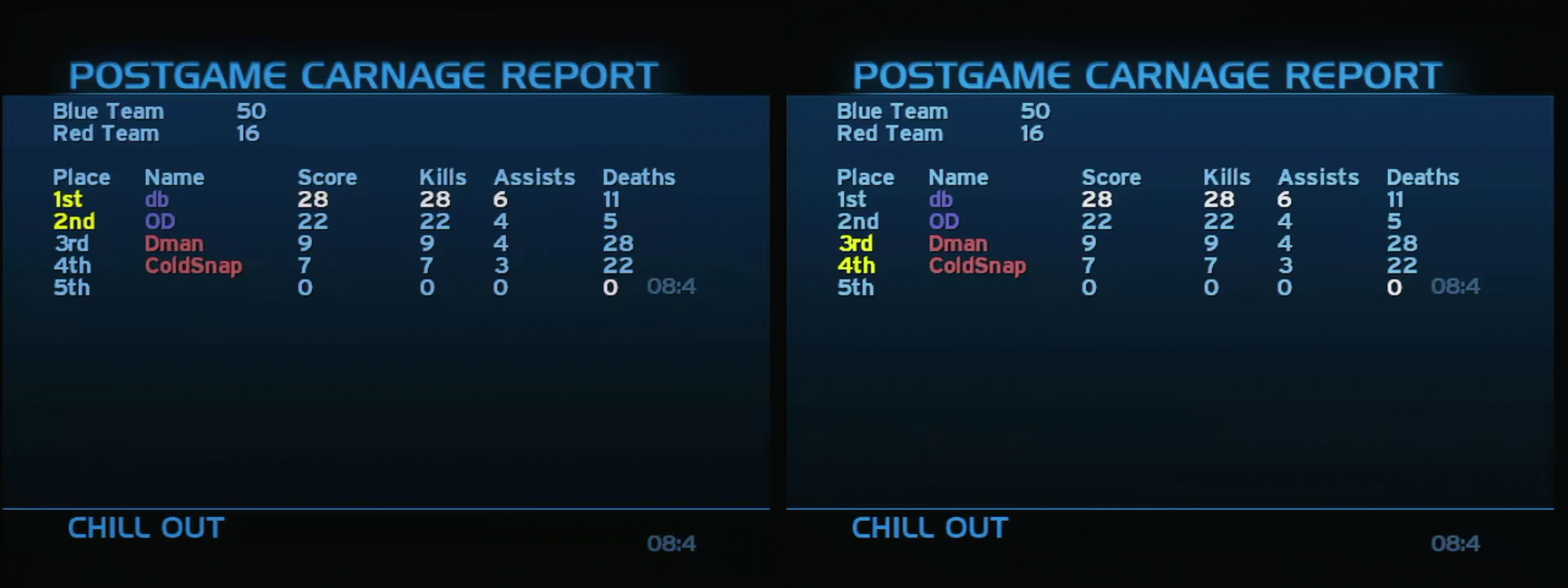Screen dimensions: 1568x588
Task: Click the CHILL OUT map name on left
Action: pos(144,528)
